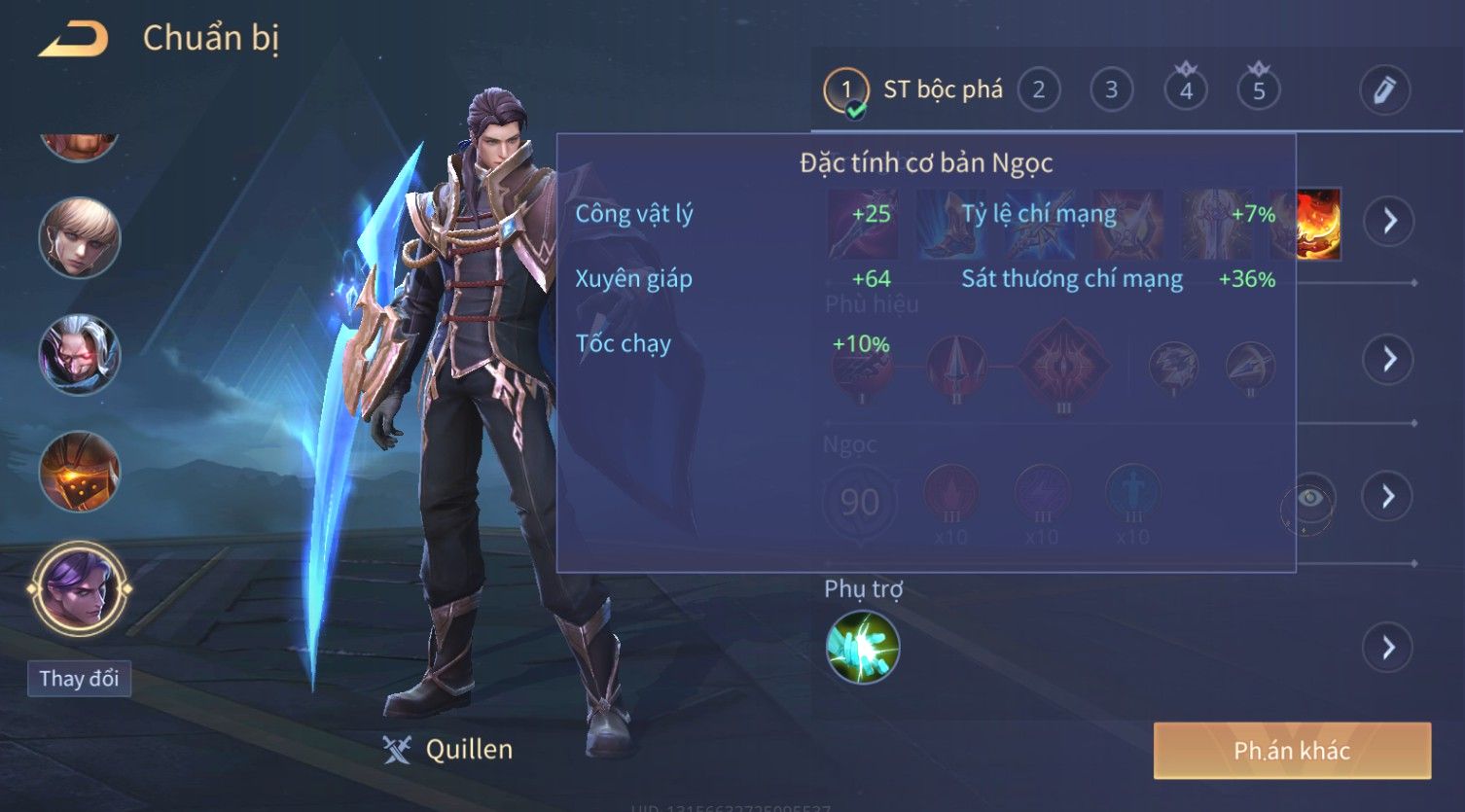
Task: Select loadout preset 1 ST bộc phá
Action: (x=845, y=90)
